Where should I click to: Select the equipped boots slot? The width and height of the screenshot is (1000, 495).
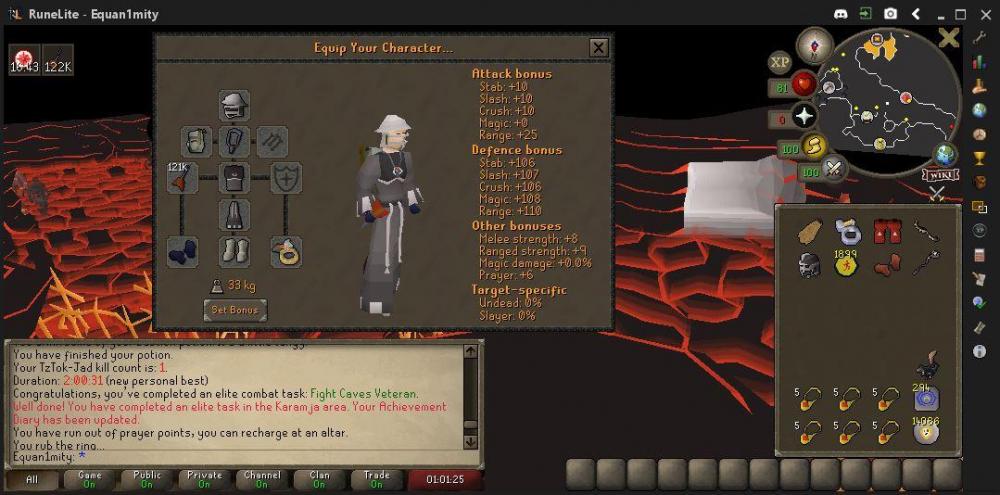234,251
